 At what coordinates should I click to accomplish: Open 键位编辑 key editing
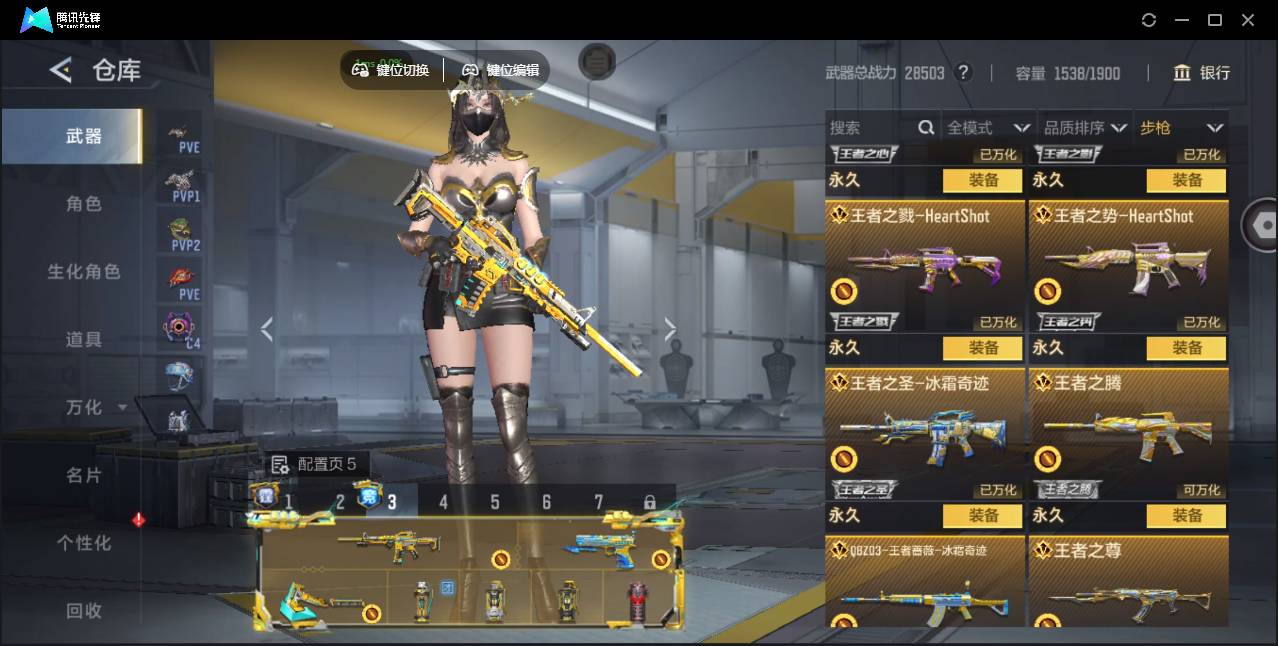[501, 70]
